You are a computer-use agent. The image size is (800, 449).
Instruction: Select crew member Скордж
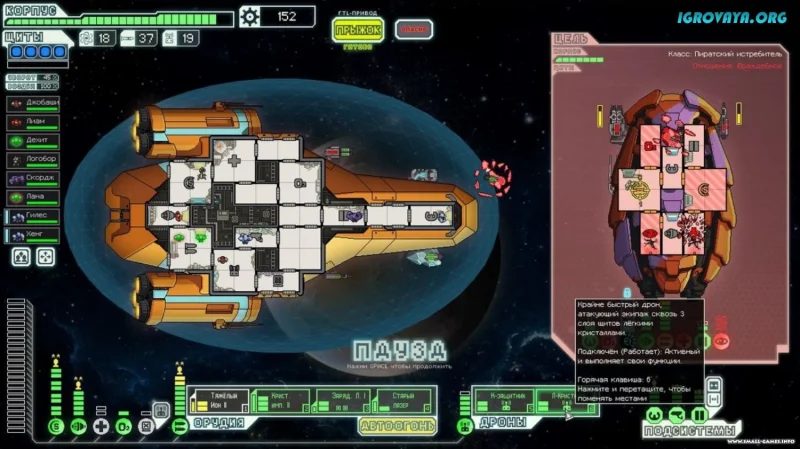[x=34, y=178]
